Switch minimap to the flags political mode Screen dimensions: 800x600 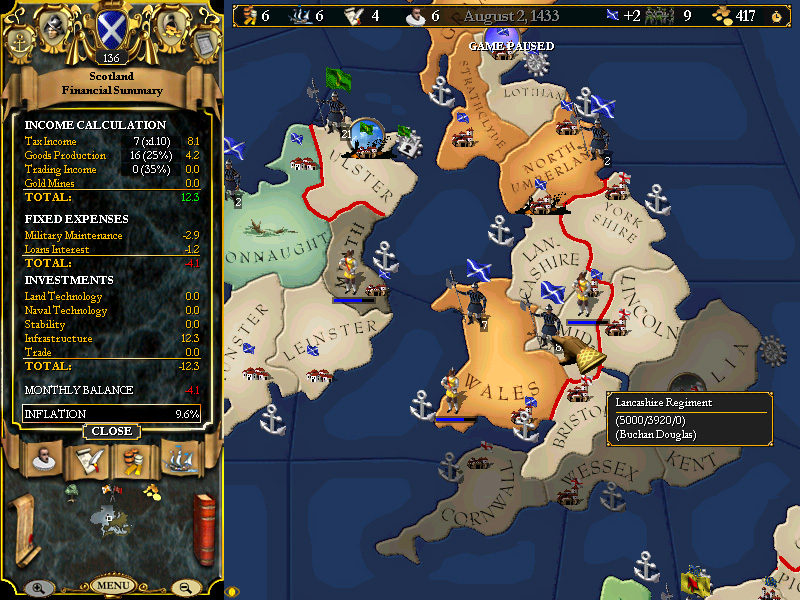pos(111,491)
